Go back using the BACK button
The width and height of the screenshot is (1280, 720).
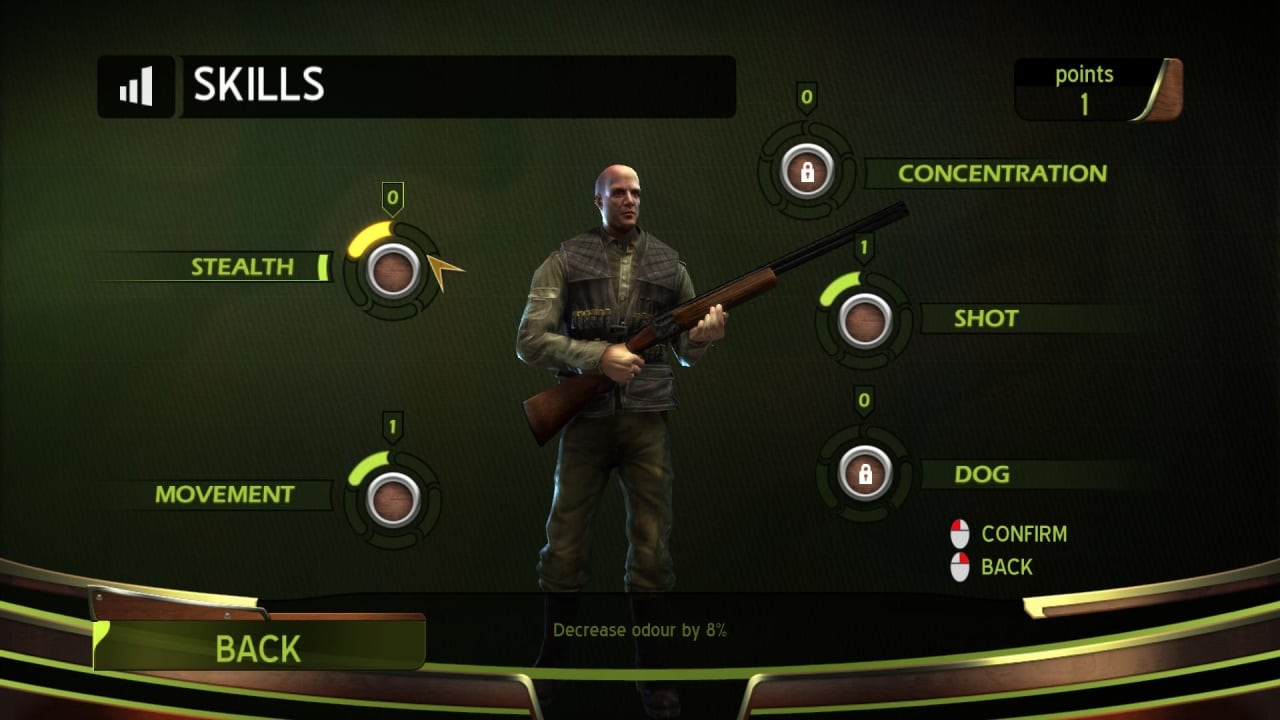point(258,648)
